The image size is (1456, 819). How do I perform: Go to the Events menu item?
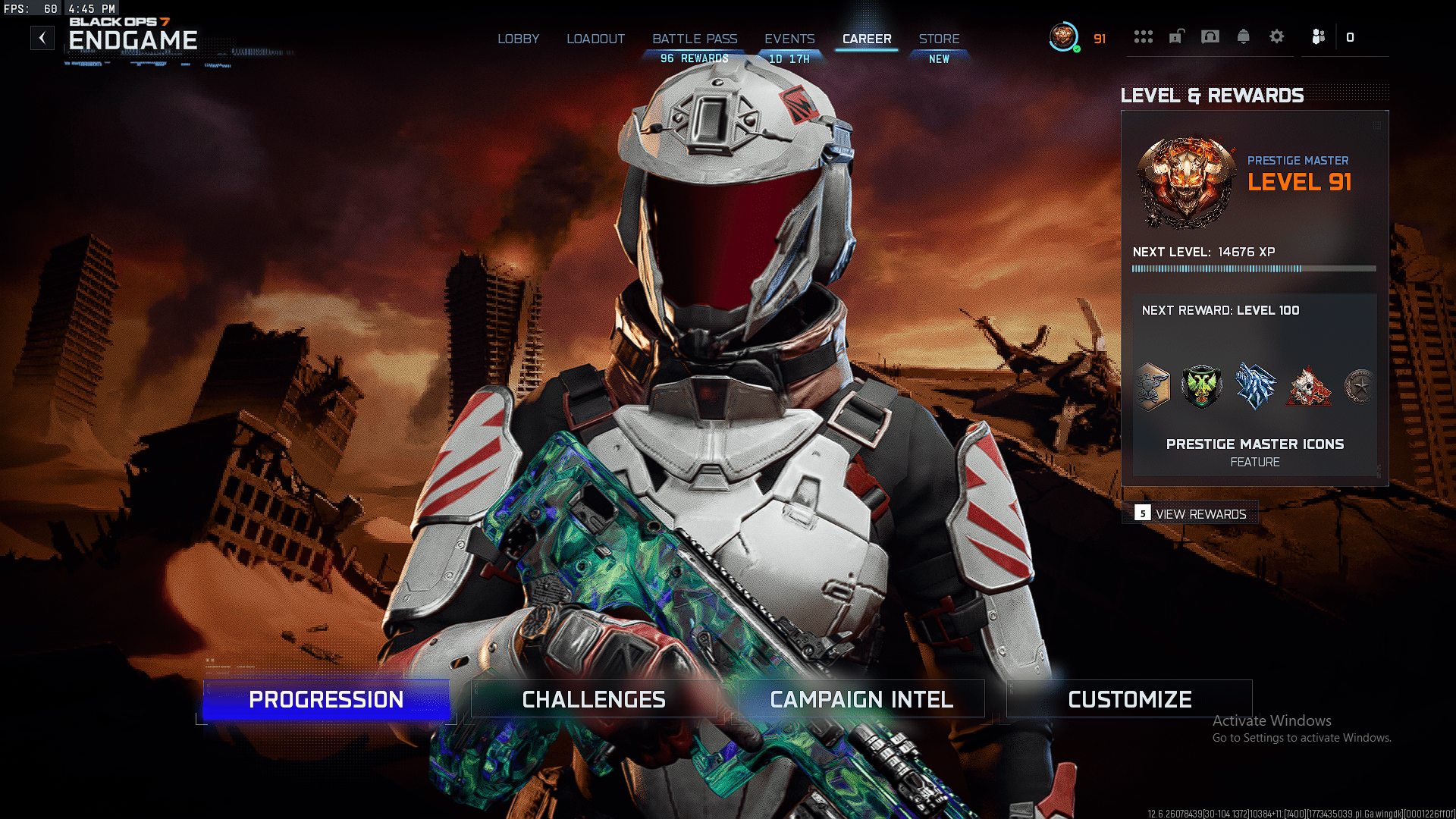coord(789,39)
